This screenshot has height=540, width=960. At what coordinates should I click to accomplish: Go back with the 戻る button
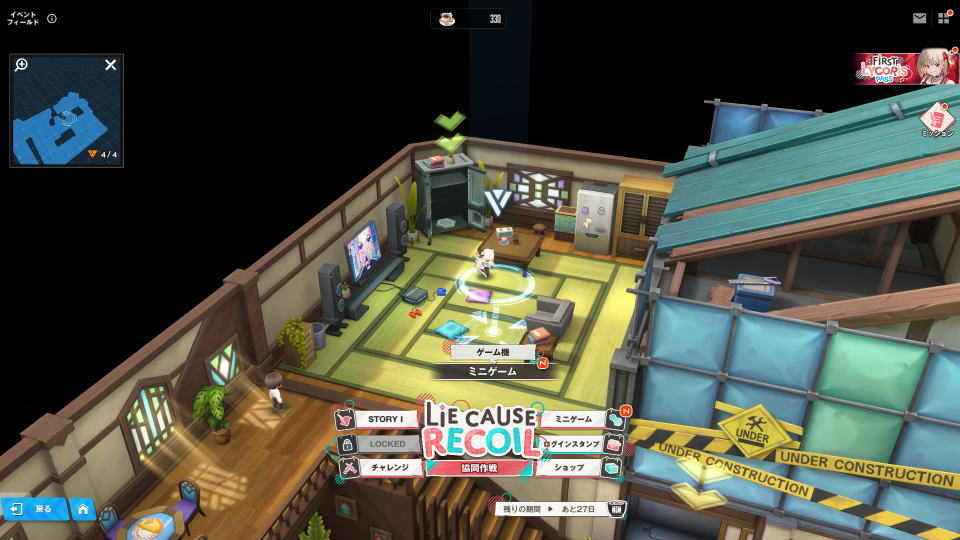(34, 509)
